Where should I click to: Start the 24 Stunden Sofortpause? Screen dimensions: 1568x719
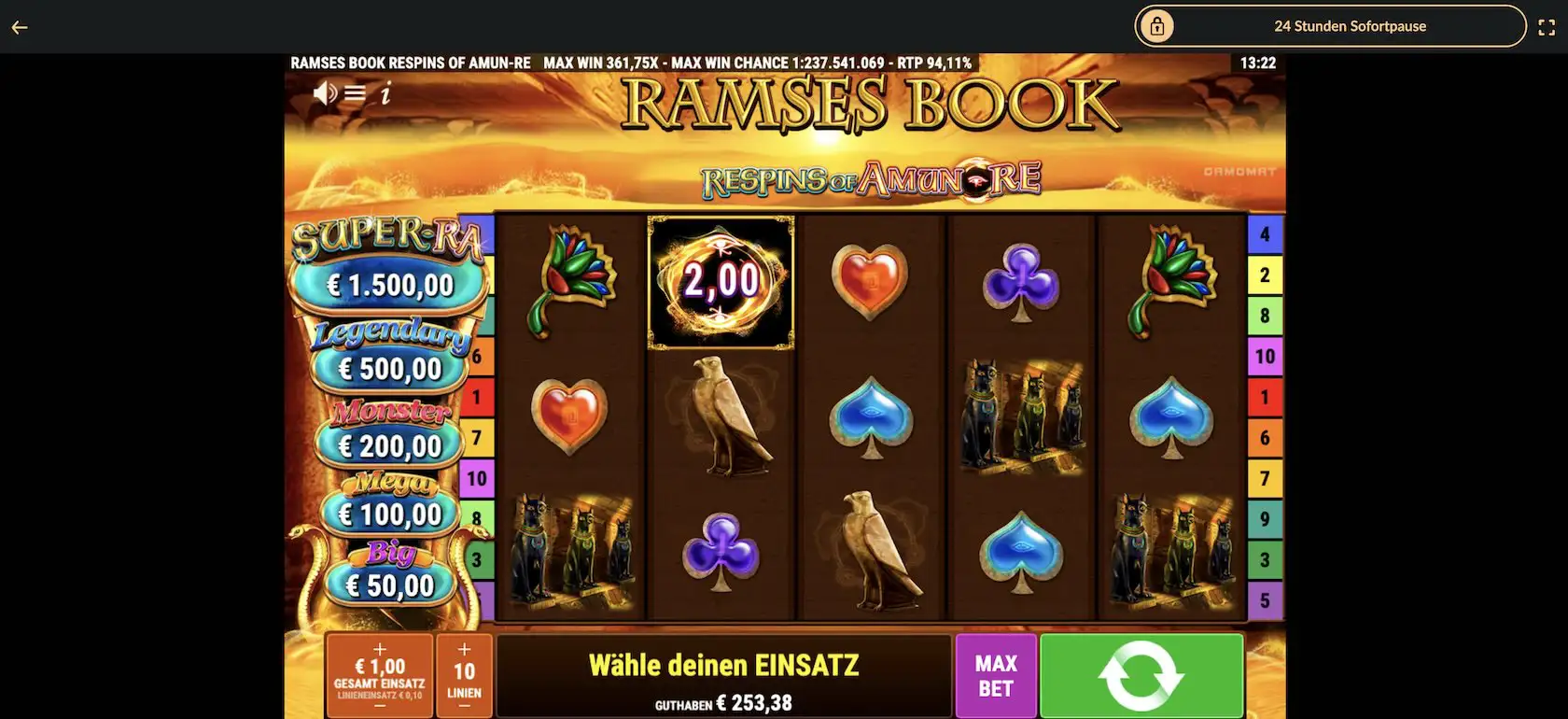(x=1351, y=26)
